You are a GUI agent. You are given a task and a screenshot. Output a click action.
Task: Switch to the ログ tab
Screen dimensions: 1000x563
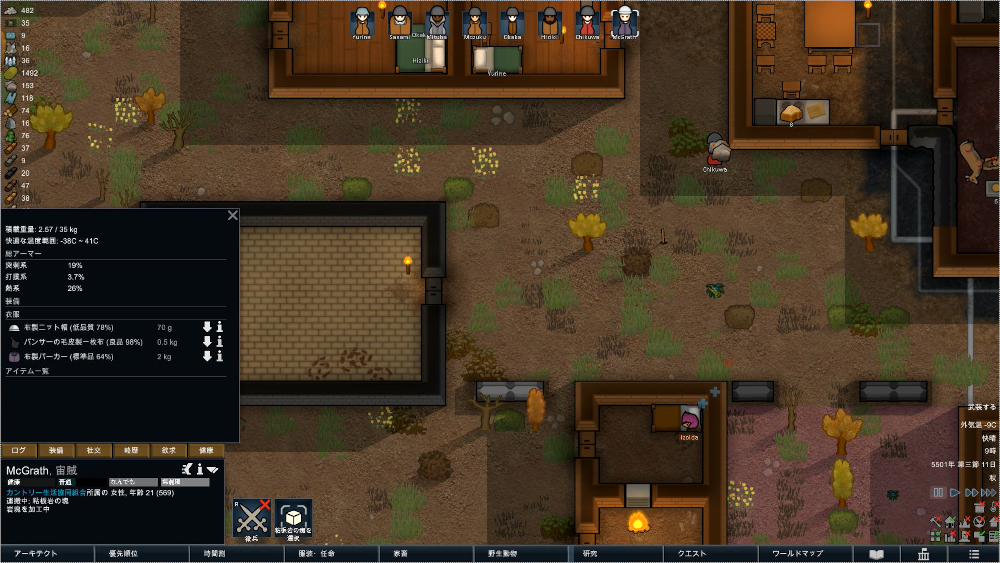tap(20, 450)
